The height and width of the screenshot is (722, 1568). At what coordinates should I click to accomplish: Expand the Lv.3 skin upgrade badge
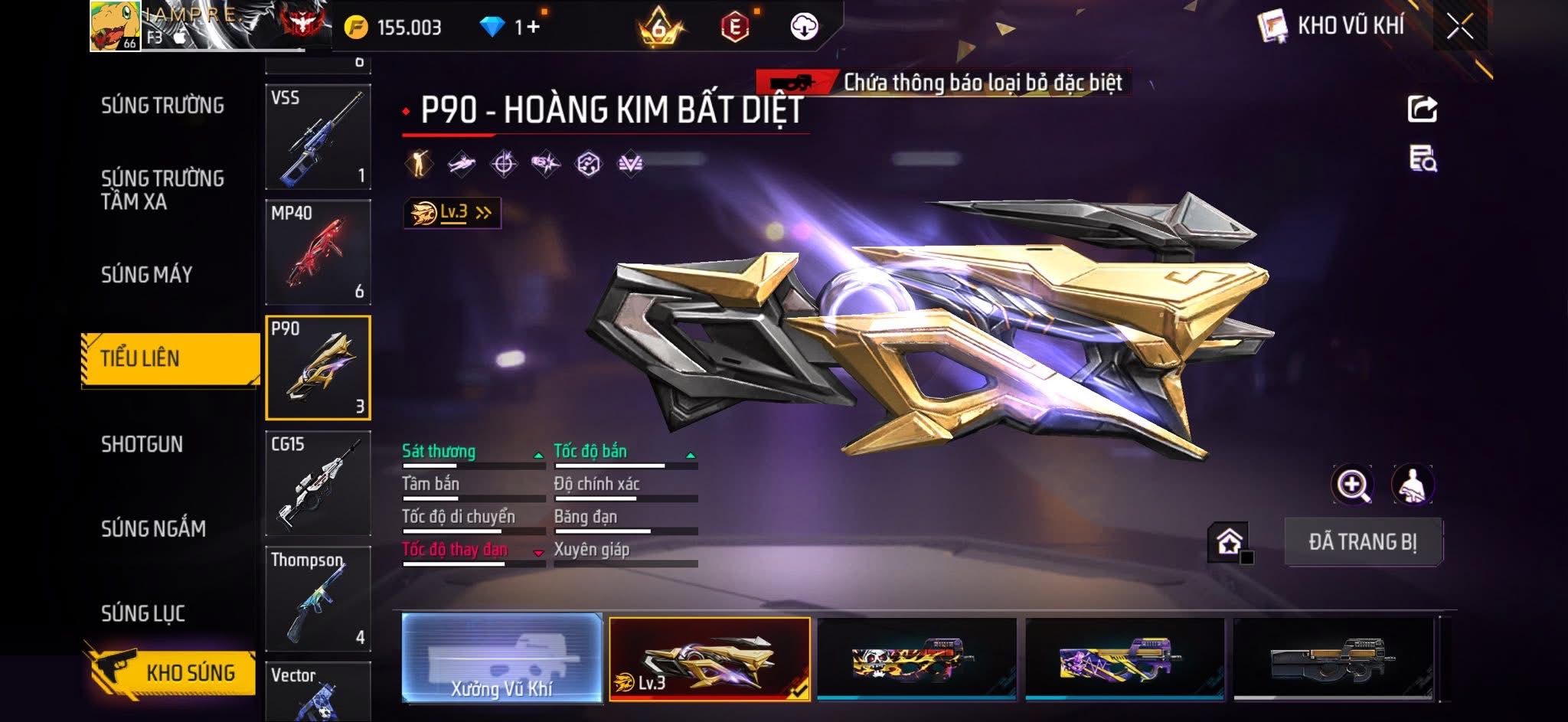pyautogui.click(x=452, y=213)
